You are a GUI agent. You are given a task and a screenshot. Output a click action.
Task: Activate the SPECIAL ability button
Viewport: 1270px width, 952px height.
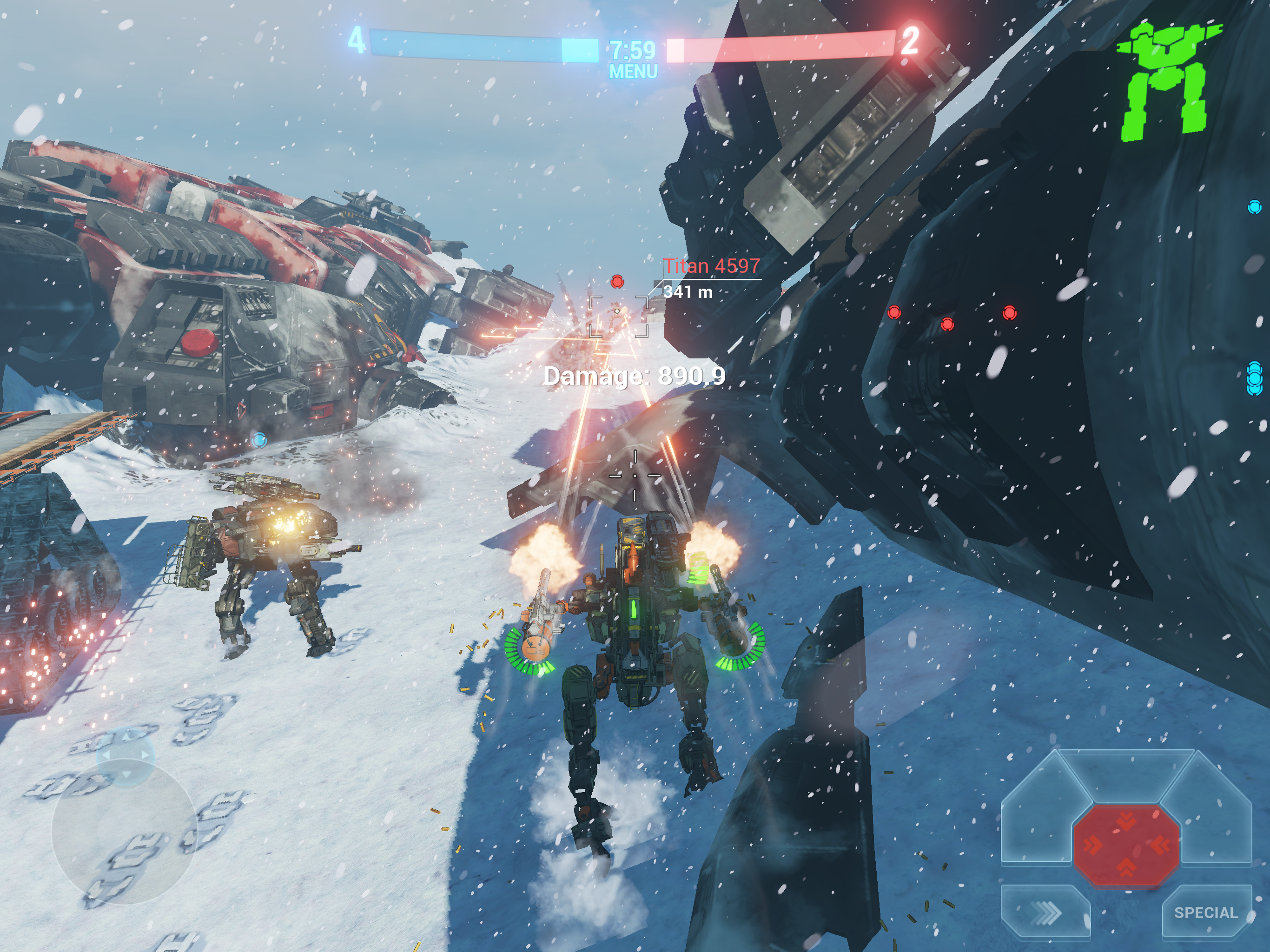pyautogui.click(x=1205, y=912)
